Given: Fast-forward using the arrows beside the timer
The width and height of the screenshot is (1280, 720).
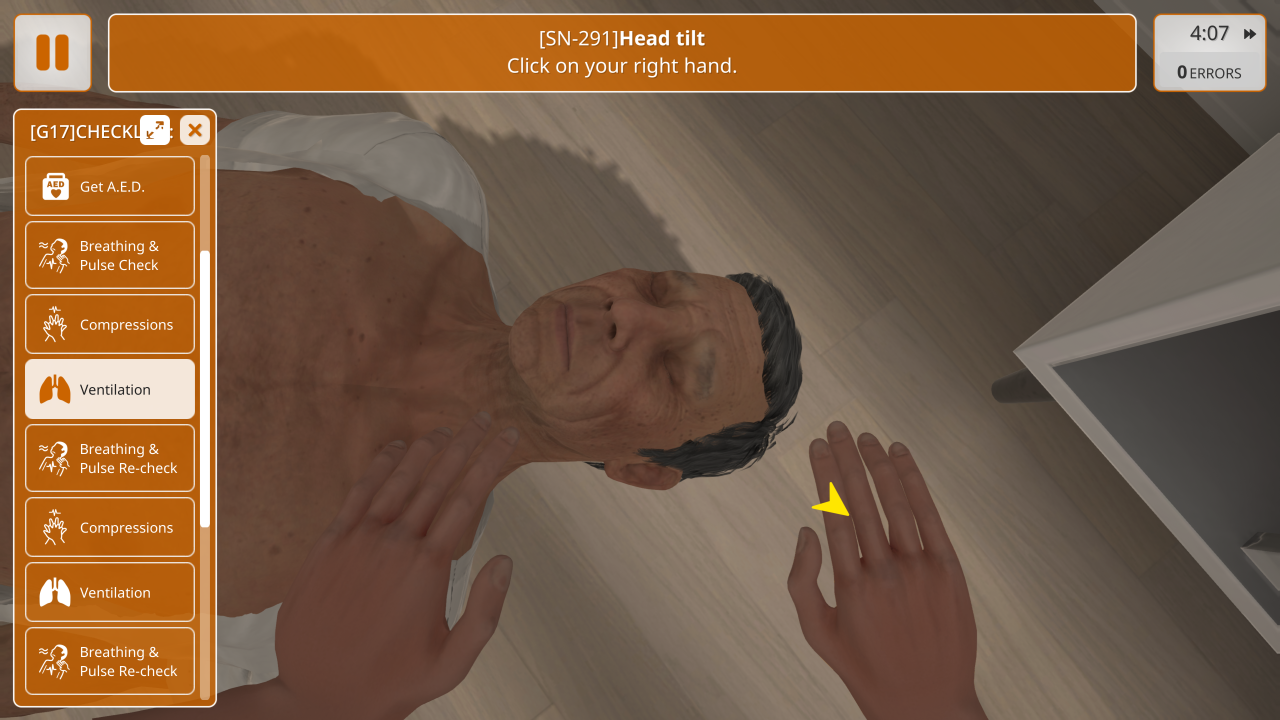Looking at the screenshot, I should 1250,34.
